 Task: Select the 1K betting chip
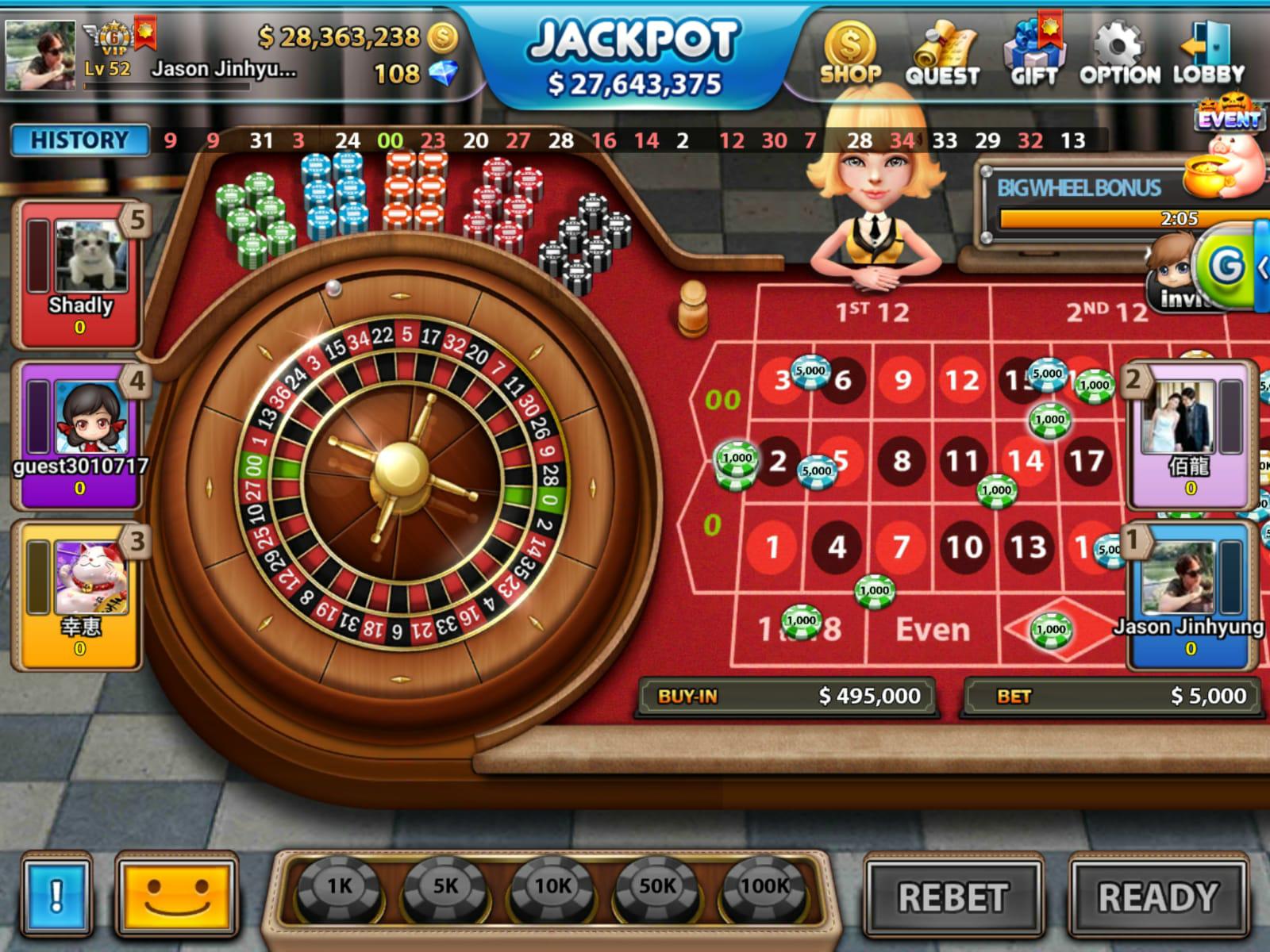(340, 888)
